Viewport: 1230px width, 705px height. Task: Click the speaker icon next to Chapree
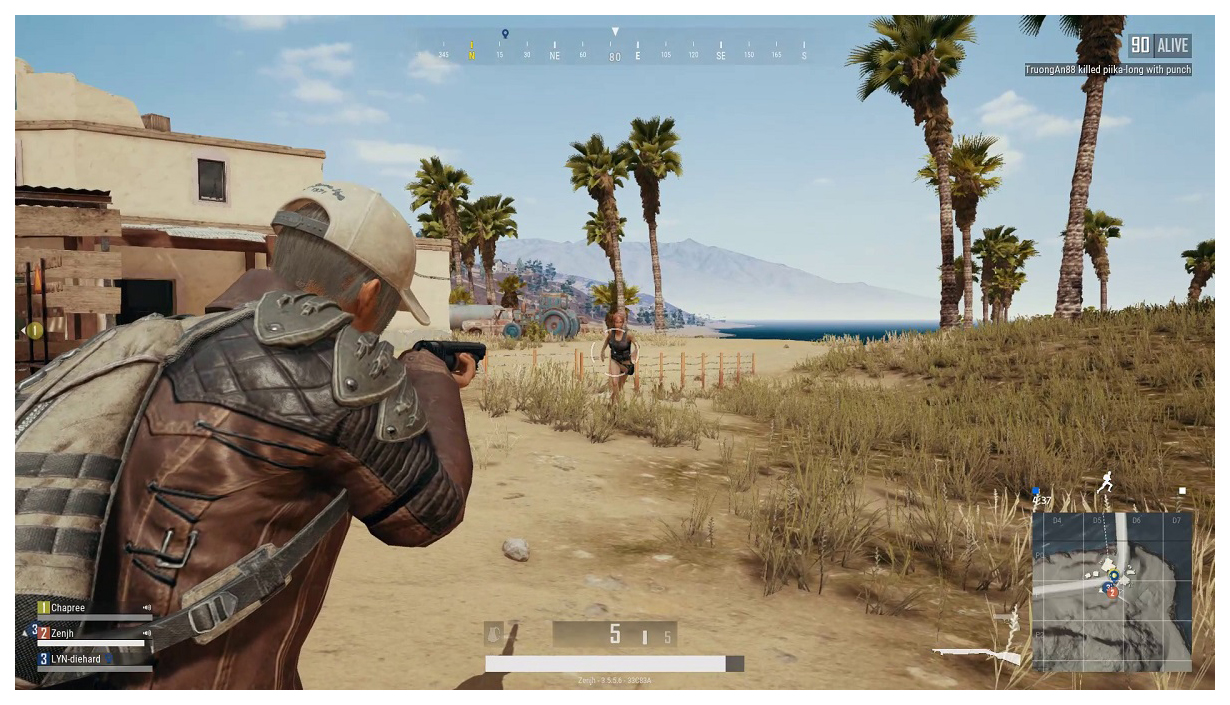tap(147, 608)
